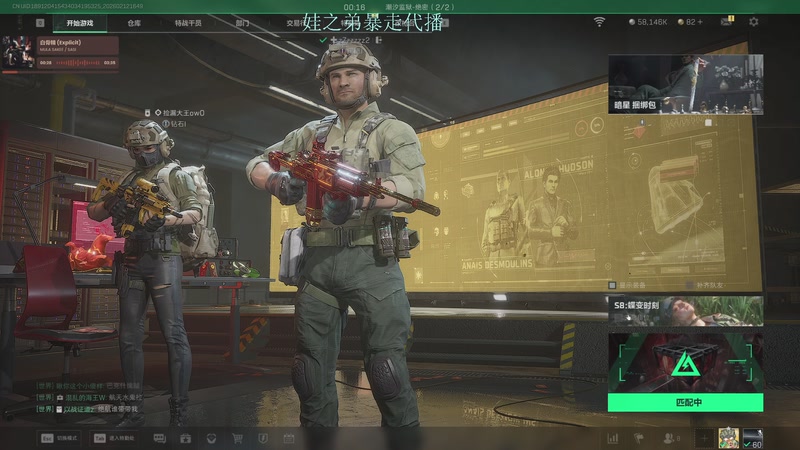Screen dimensions: 800x450
Task: Select your player avatar portrait
Action: pos(727,437)
